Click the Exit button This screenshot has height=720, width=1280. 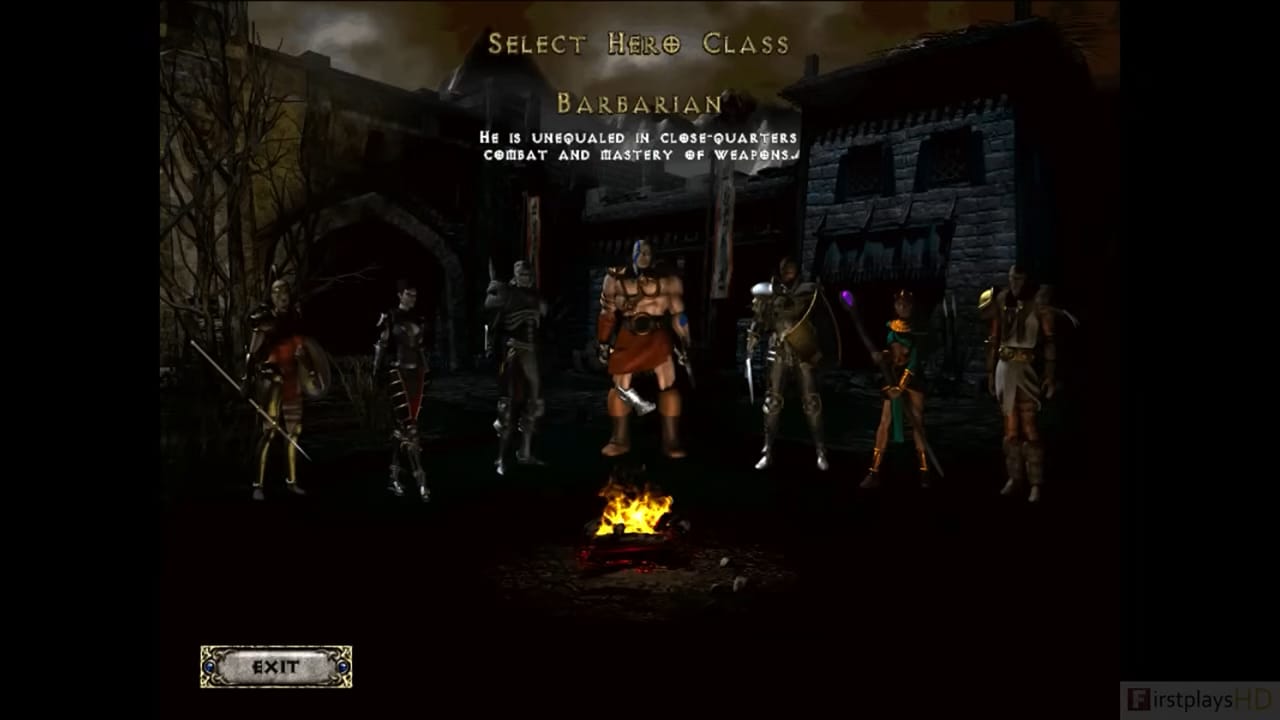(276, 667)
